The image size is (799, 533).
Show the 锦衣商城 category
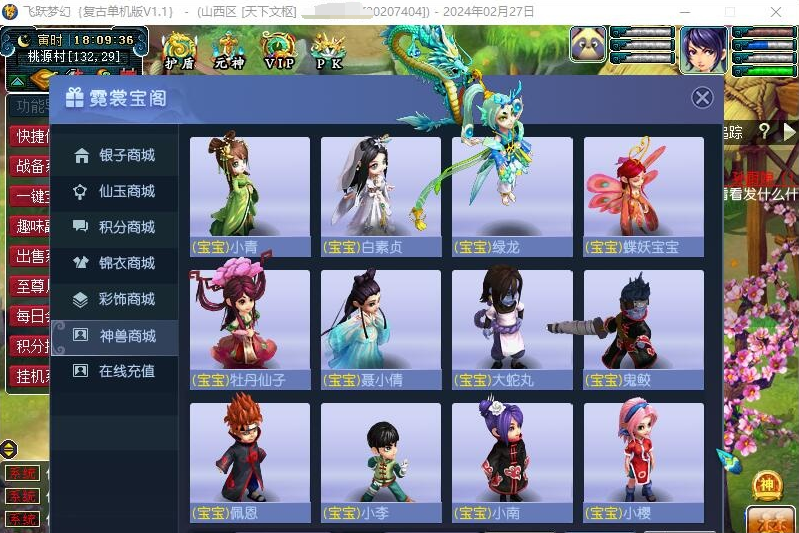click(x=115, y=264)
